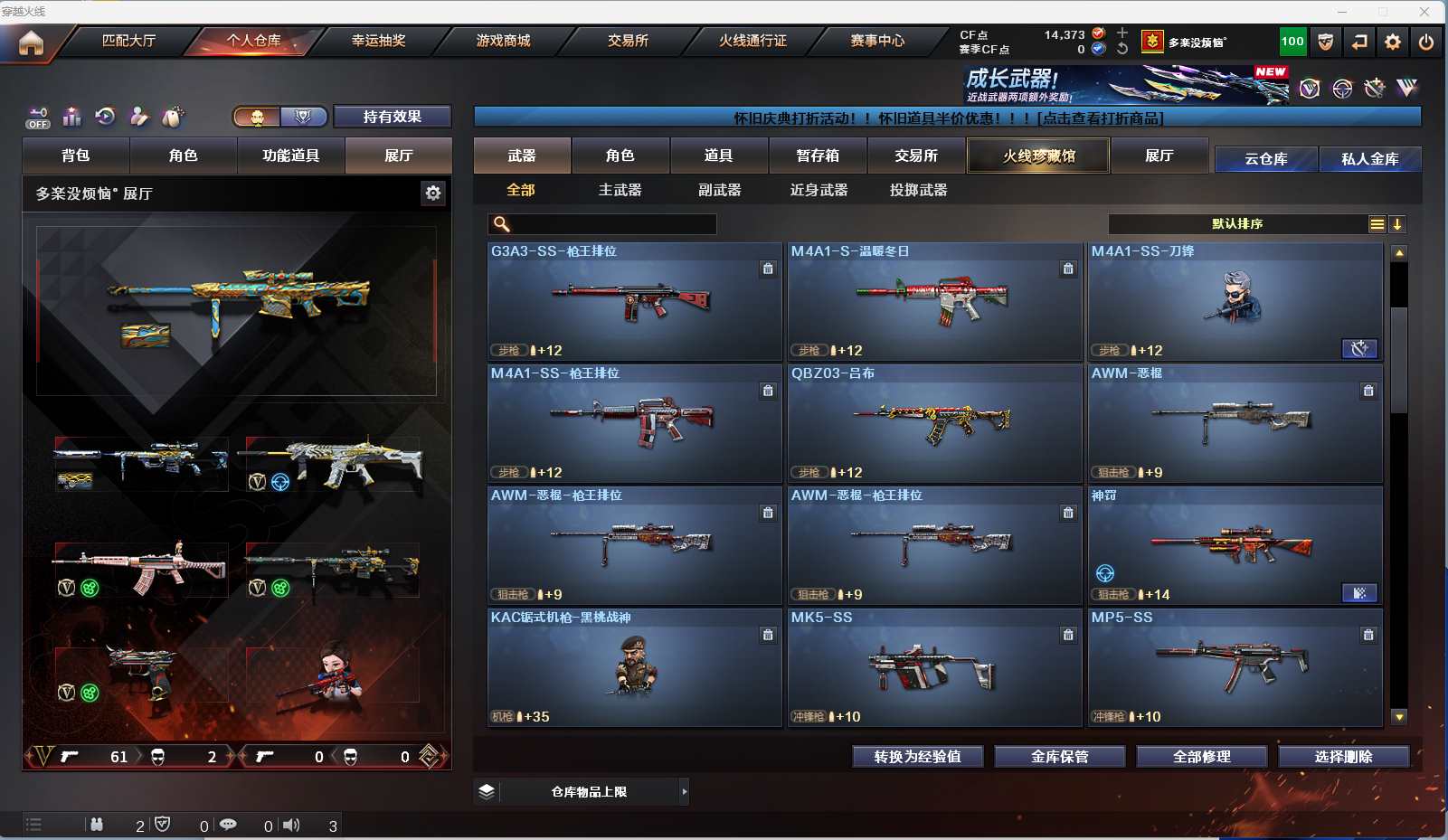The image size is (1448, 840).
Task: Pick the MK5-SS submachine gun
Action: [x=934, y=667]
